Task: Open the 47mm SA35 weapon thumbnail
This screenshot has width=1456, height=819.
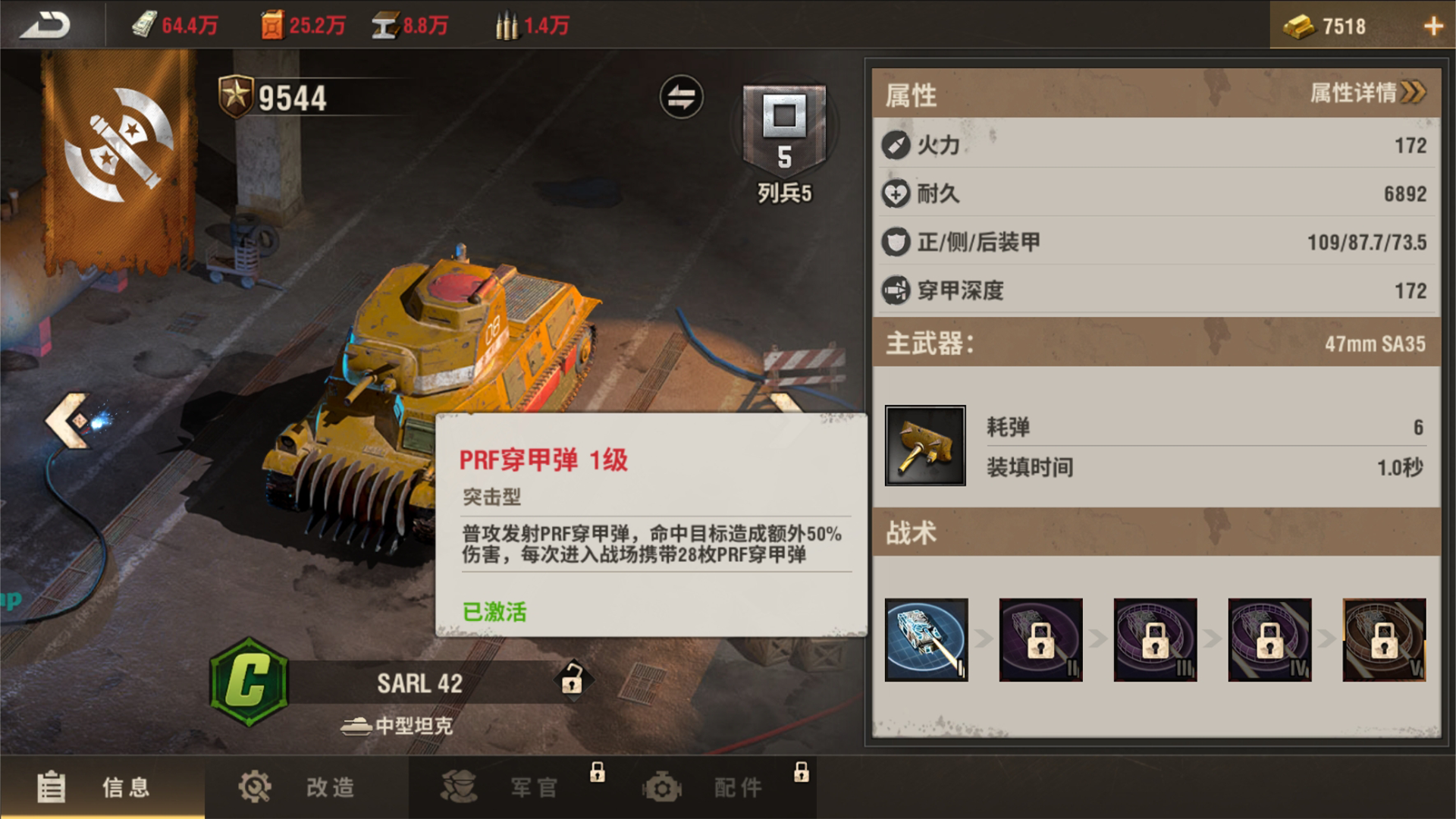Action: click(x=925, y=446)
